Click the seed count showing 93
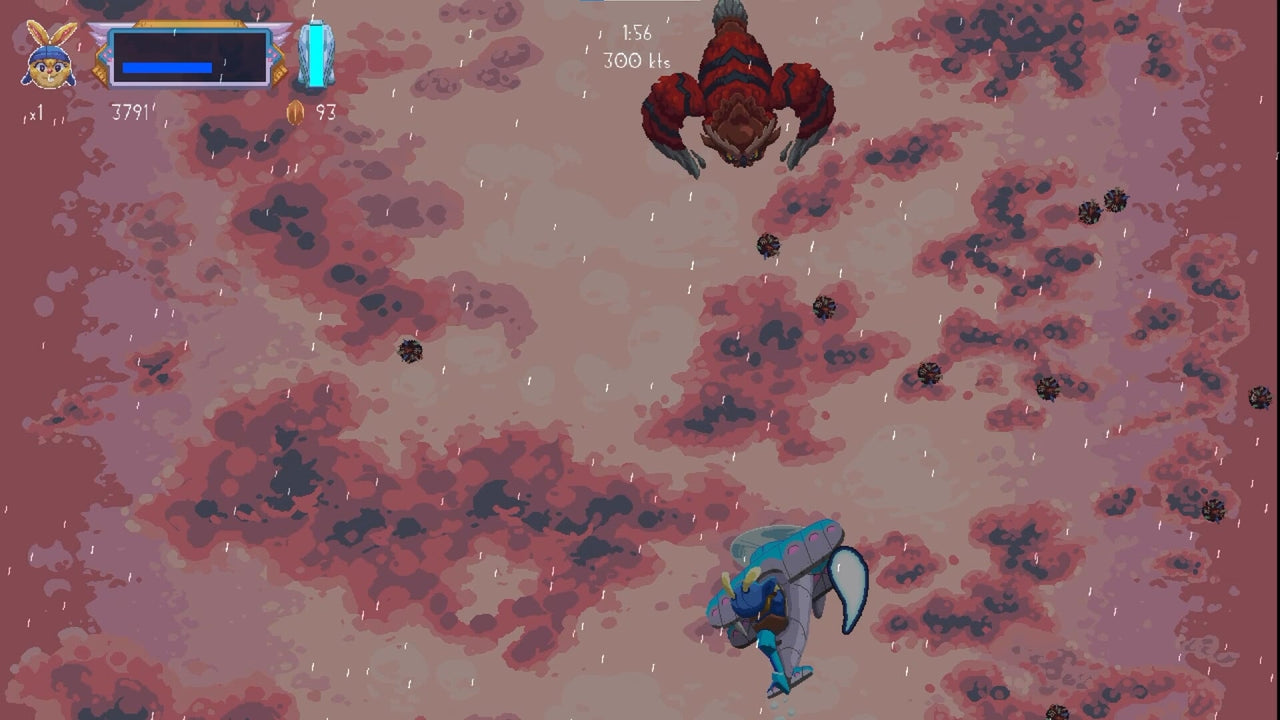Screen dimensions: 1280x720 pyautogui.click(x=324, y=112)
